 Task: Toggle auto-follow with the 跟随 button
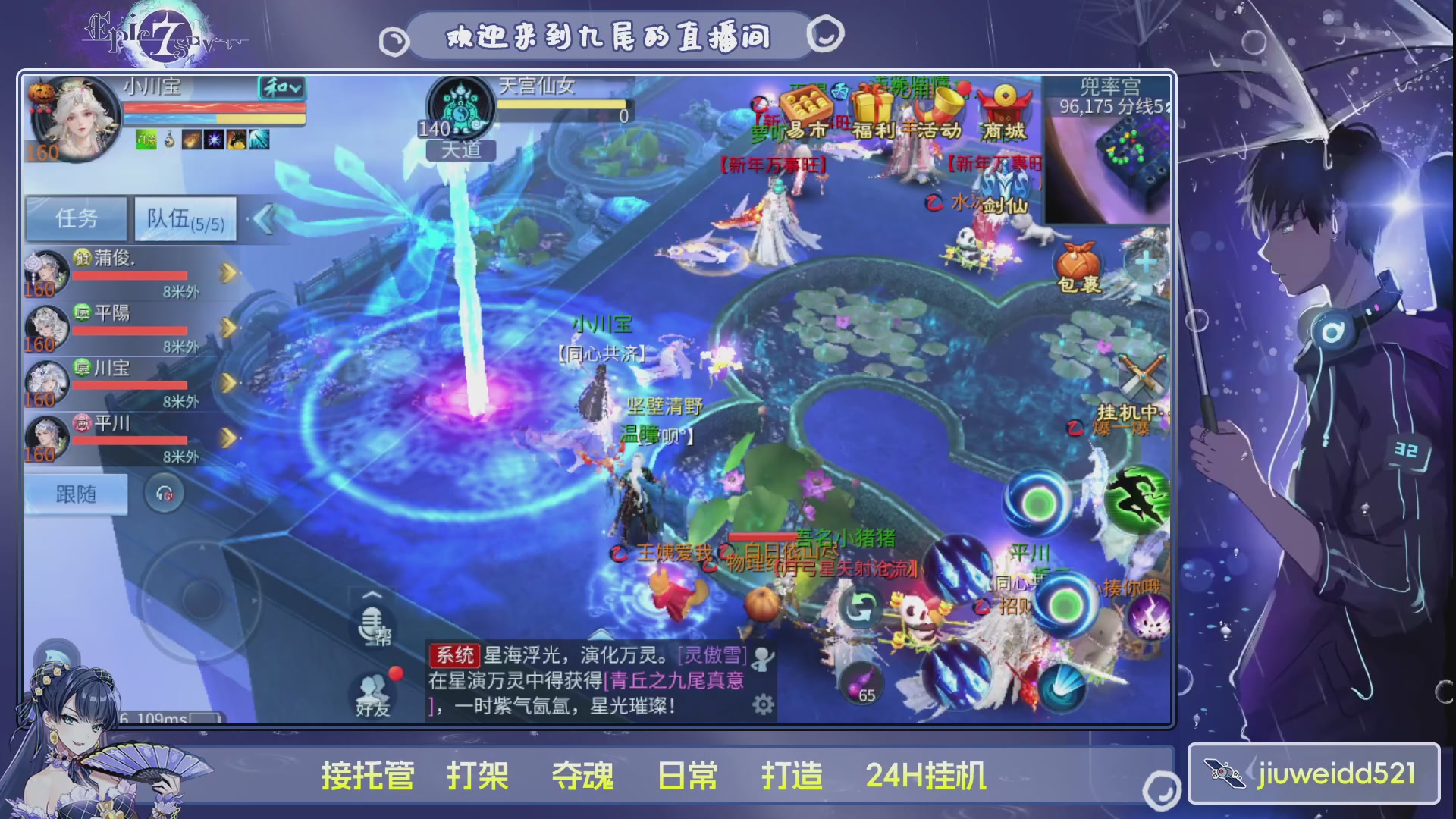click(75, 493)
